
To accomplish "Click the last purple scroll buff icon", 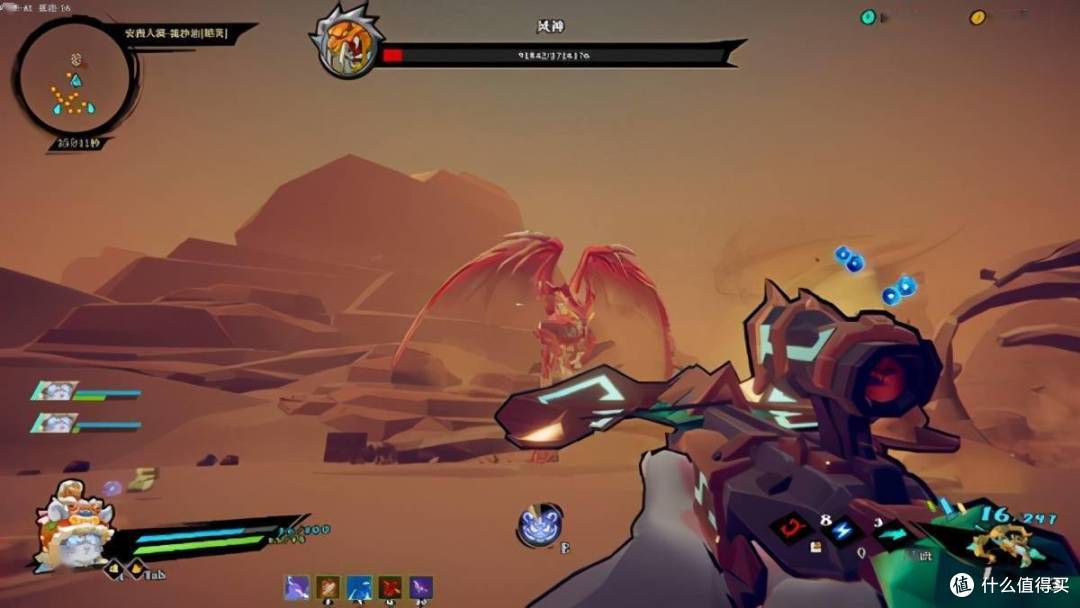I will pyautogui.click(x=421, y=587).
